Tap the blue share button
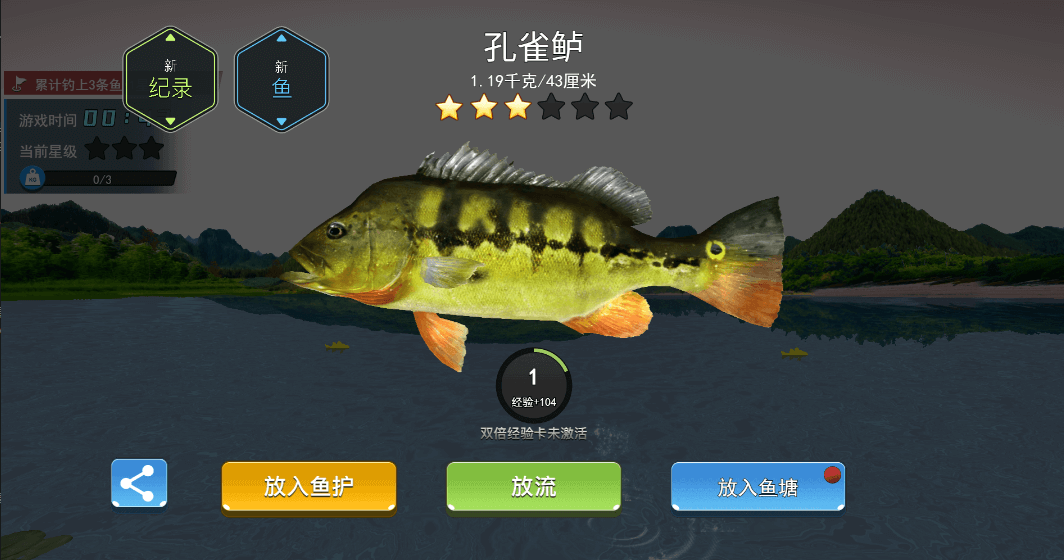The width and height of the screenshot is (1064, 560). coord(139,484)
